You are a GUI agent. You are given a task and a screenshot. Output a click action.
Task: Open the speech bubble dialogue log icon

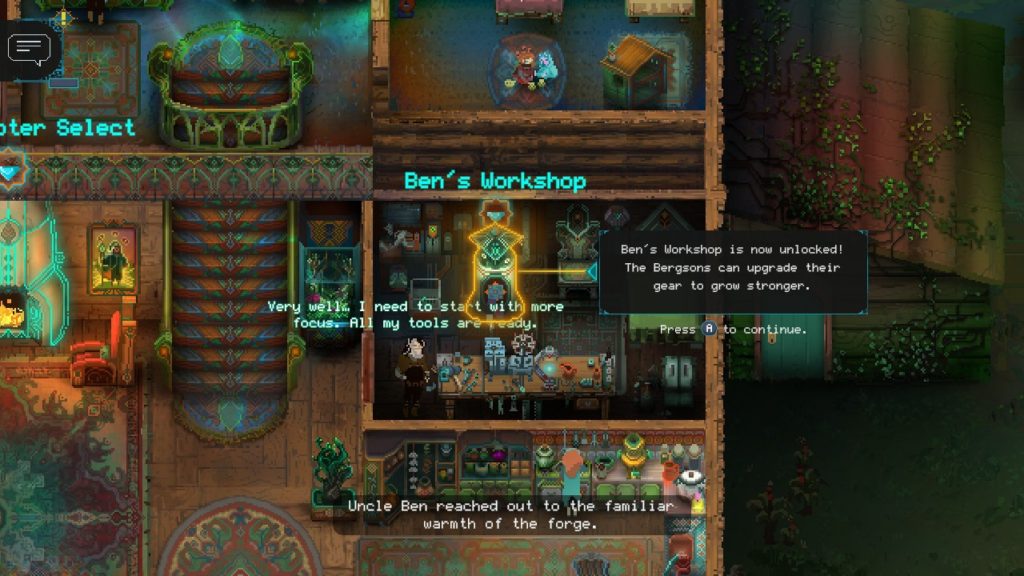pos(28,47)
